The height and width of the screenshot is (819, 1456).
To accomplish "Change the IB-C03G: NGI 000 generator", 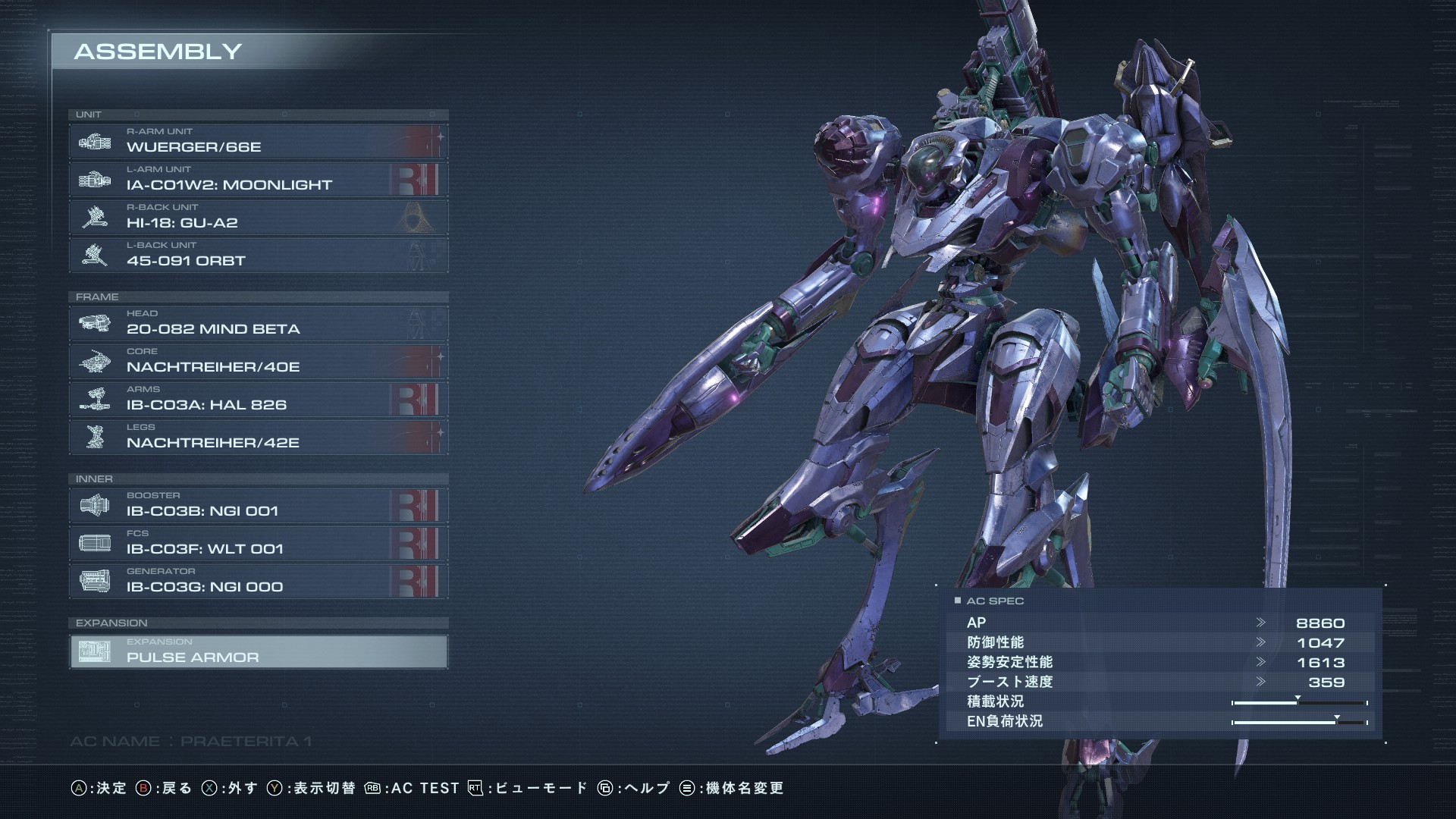I will (x=258, y=582).
